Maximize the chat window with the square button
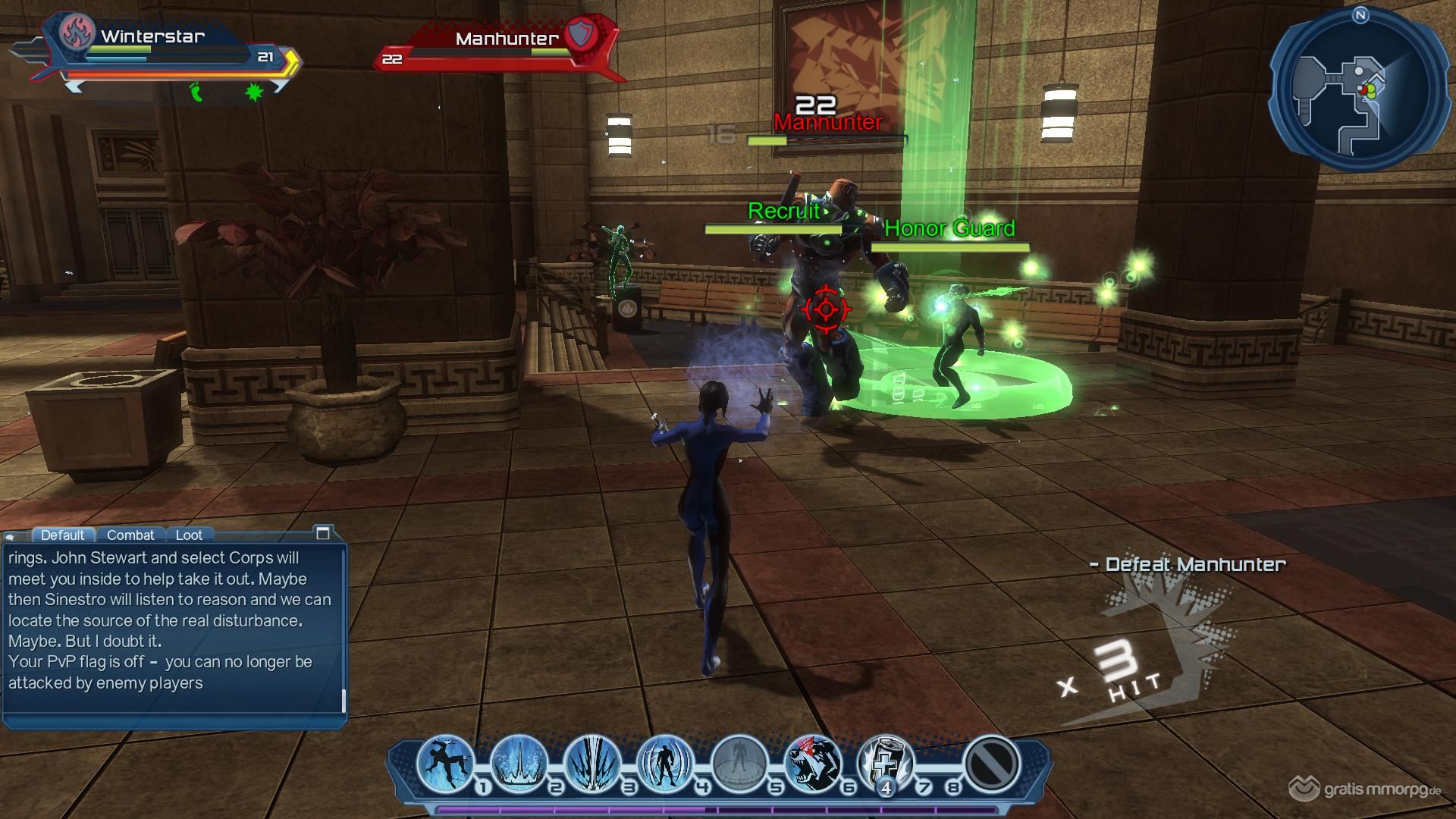The height and width of the screenshot is (819, 1456). click(322, 533)
